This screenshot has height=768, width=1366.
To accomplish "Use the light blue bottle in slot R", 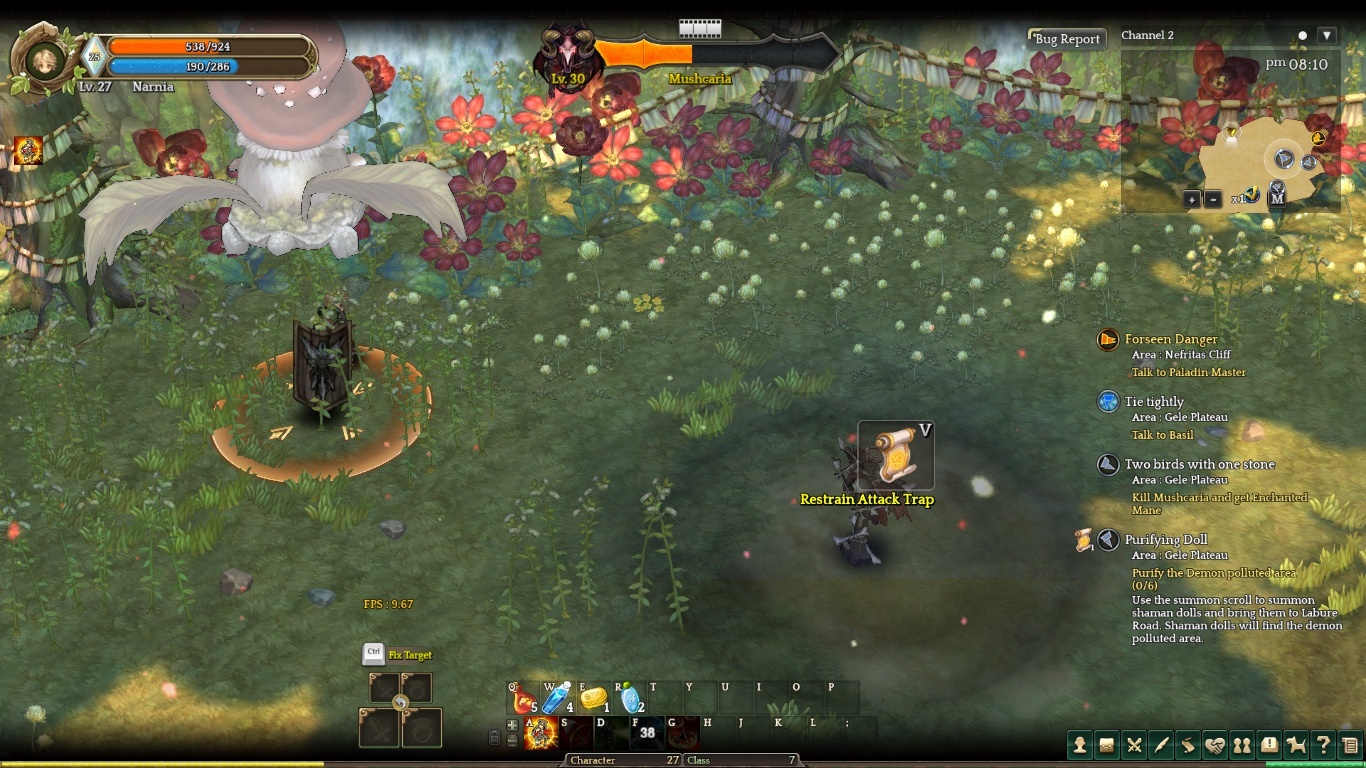I will (630, 697).
